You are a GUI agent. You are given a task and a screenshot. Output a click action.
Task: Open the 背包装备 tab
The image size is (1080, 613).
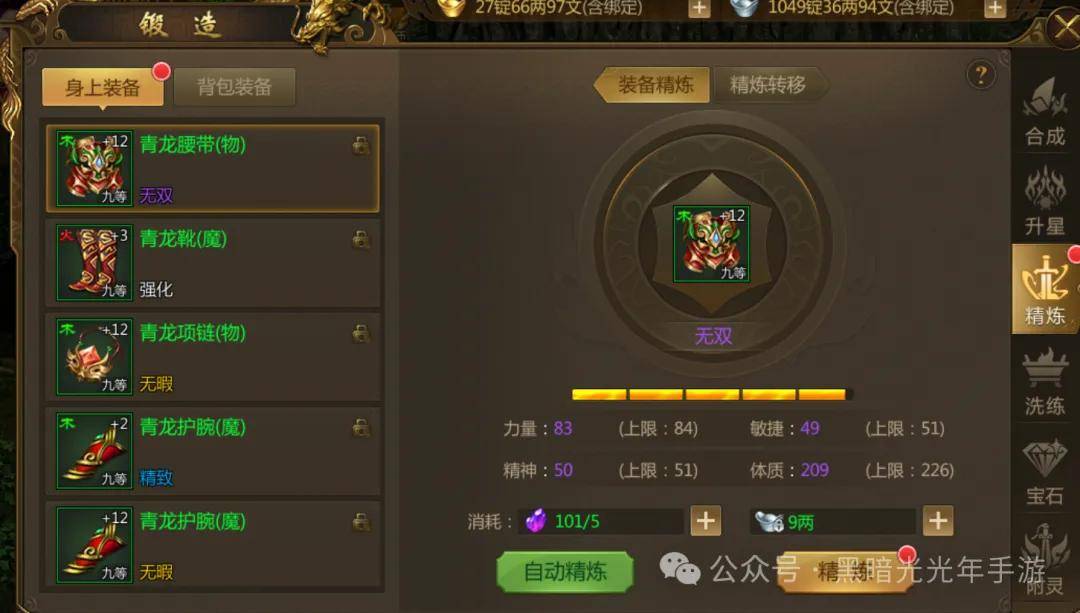pyautogui.click(x=234, y=87)
